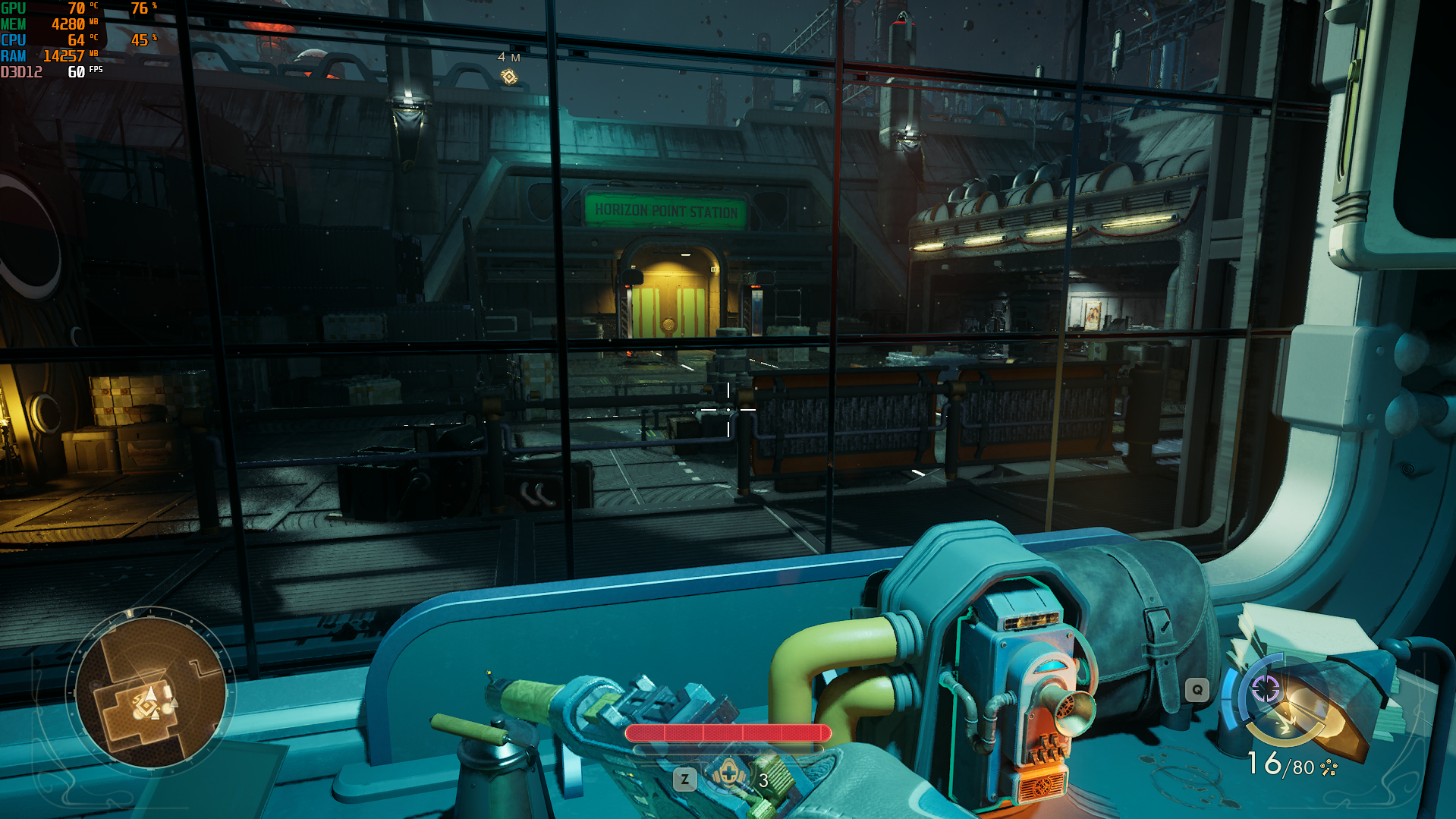Select the quest waypoint marker showing 4 M
Viewport: 1456px width, 819px height.
(509, 77)
